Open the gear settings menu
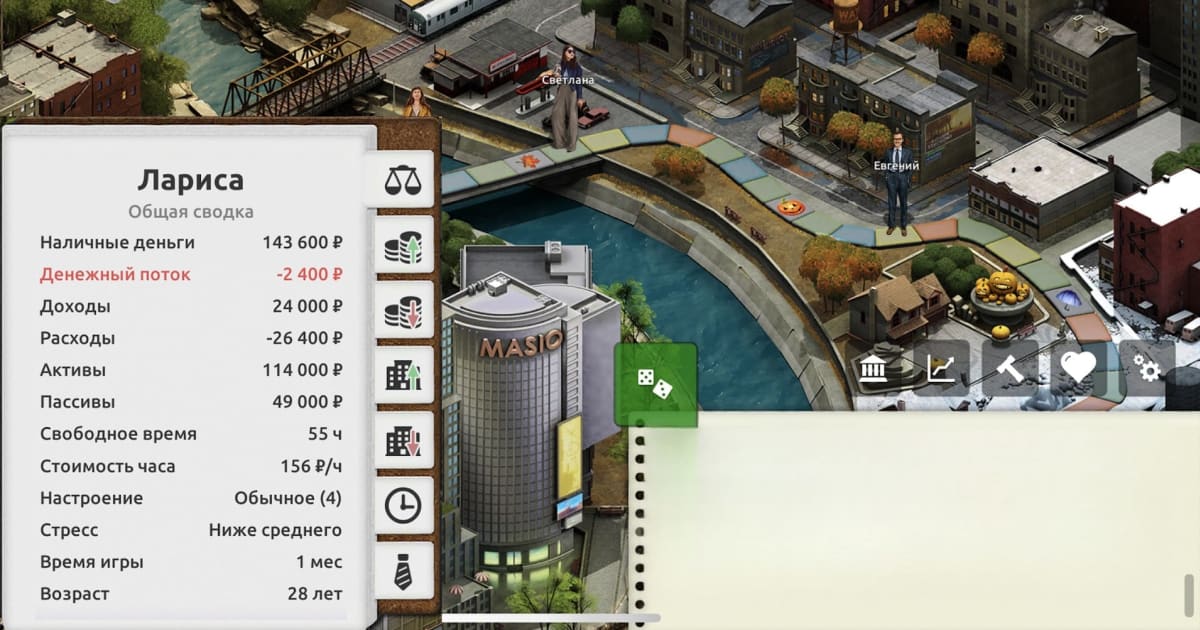Viewport: 1200px width, 630px height. [x=1147, y=370]
